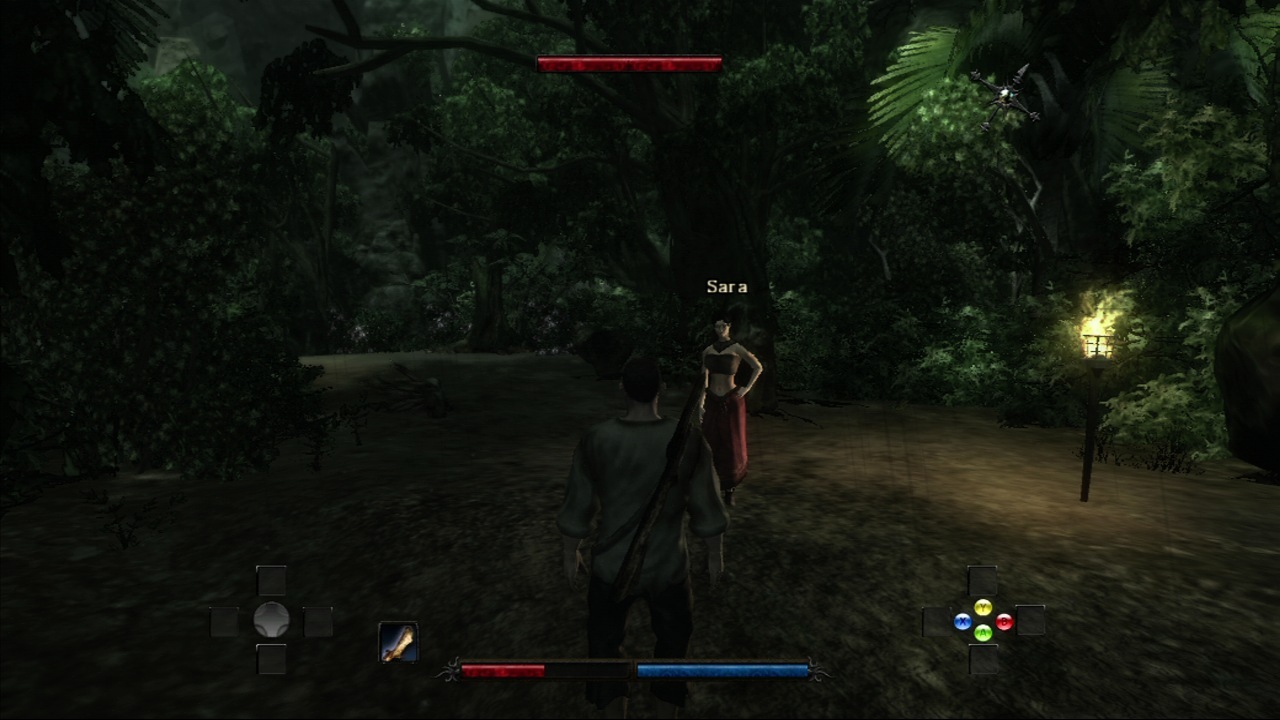
Task: Click the compass in the corner
Action: click(1003, 97)
